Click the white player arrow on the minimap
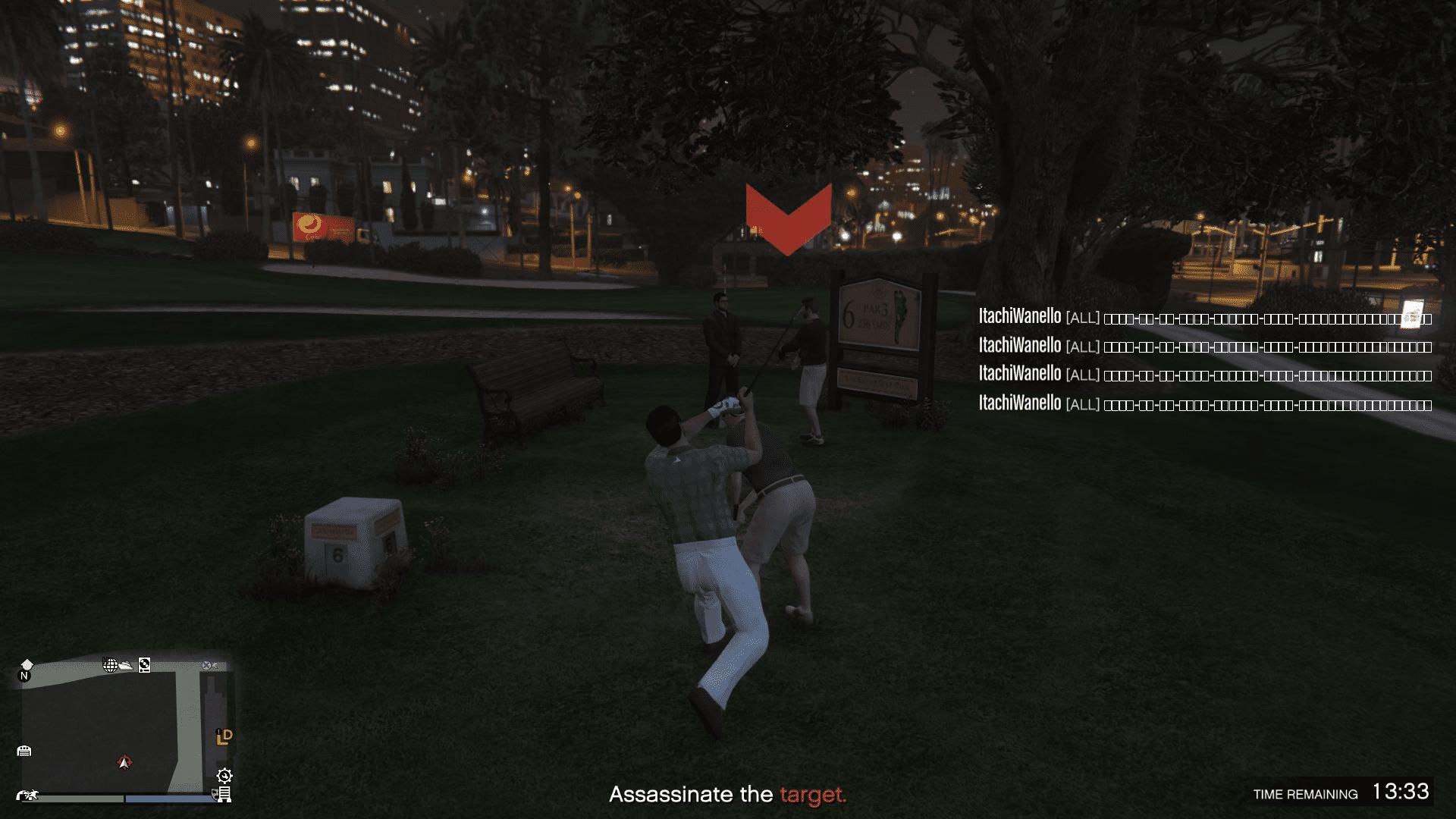The image size is (1456, 819). [x=125, y=763]
